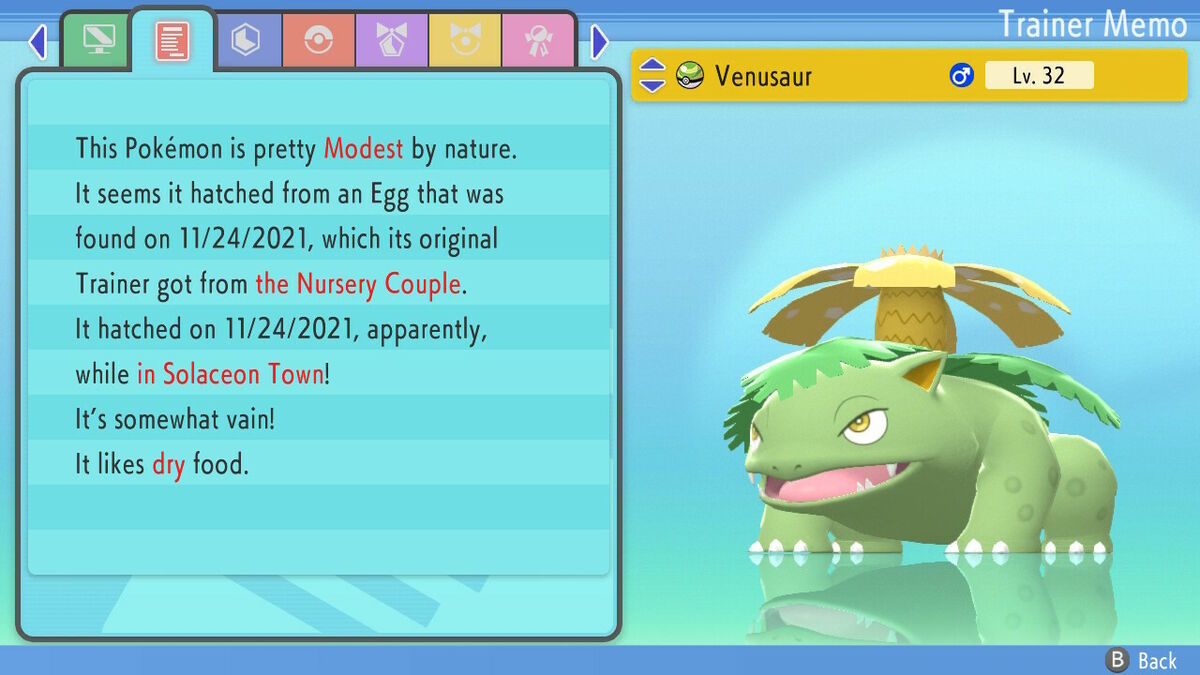Screen dimensions: 1200x675
Task: Switch to the purple contest ribbon tab
Action: tap(391, 41)
